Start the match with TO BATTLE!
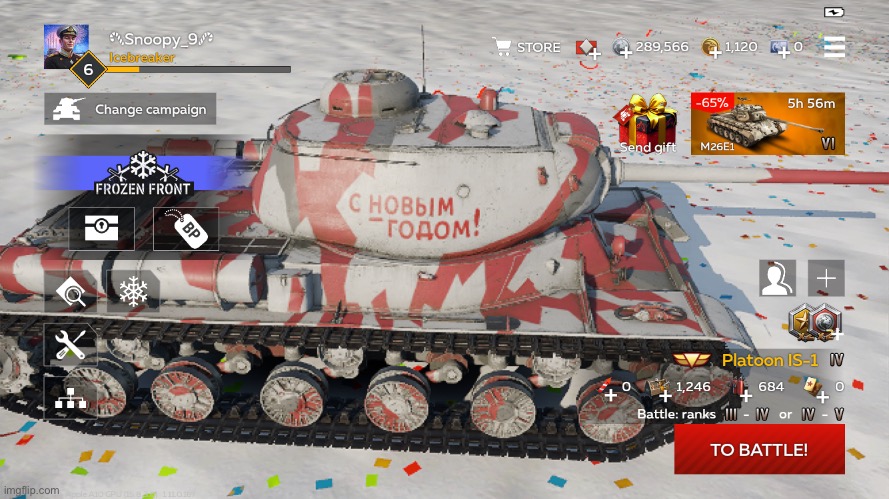This screenshot has width=889, height=499. pos(759,449)
